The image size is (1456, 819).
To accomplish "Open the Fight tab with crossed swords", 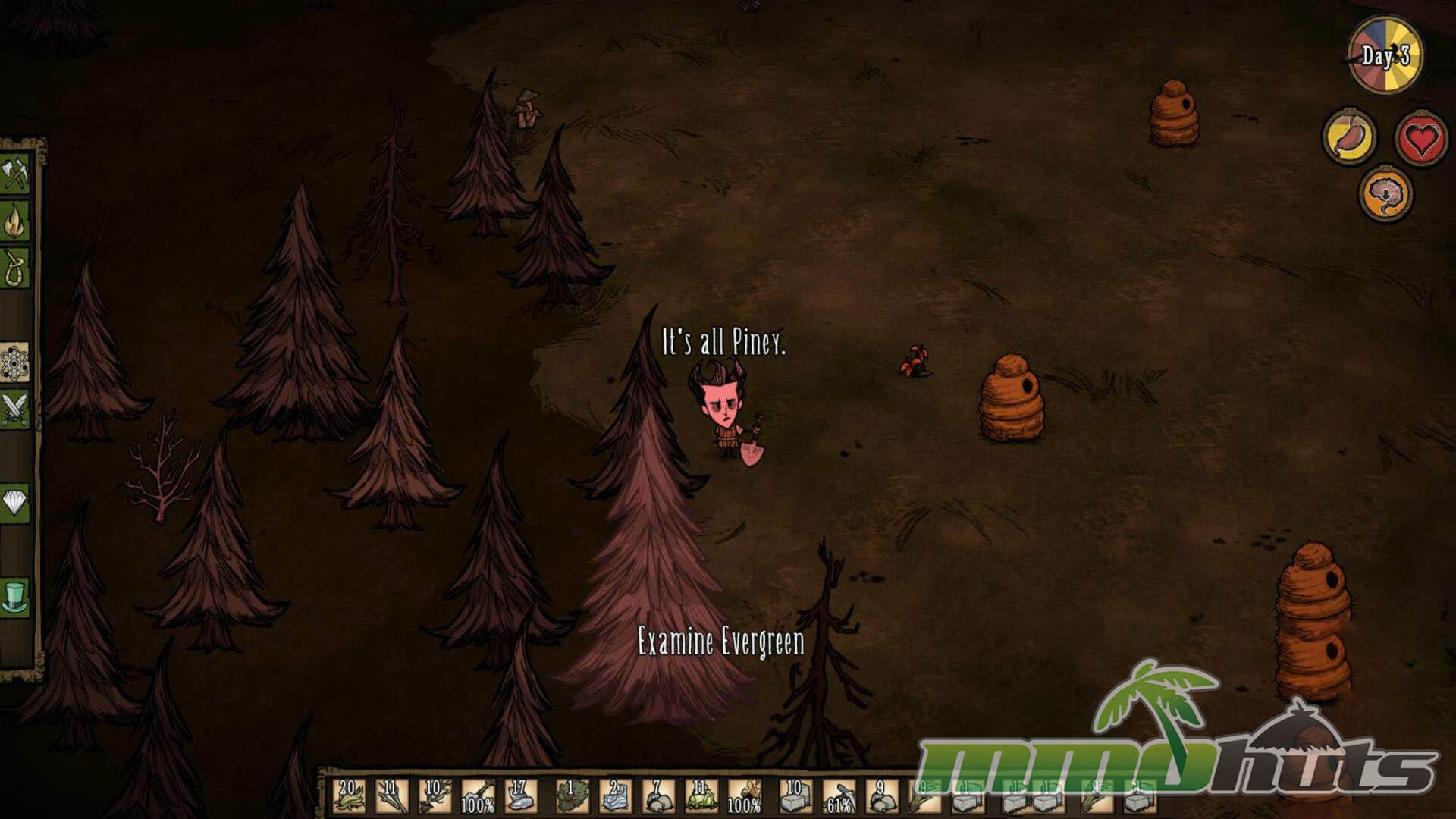I will point(15,409).
